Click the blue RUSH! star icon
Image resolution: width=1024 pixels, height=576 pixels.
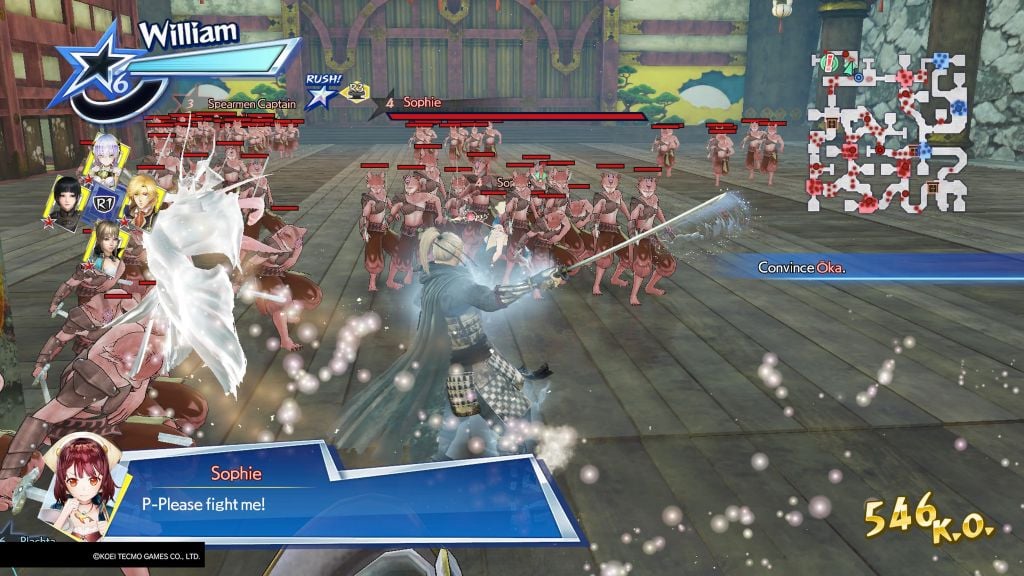pyautogui.click(x=321, y=95)
